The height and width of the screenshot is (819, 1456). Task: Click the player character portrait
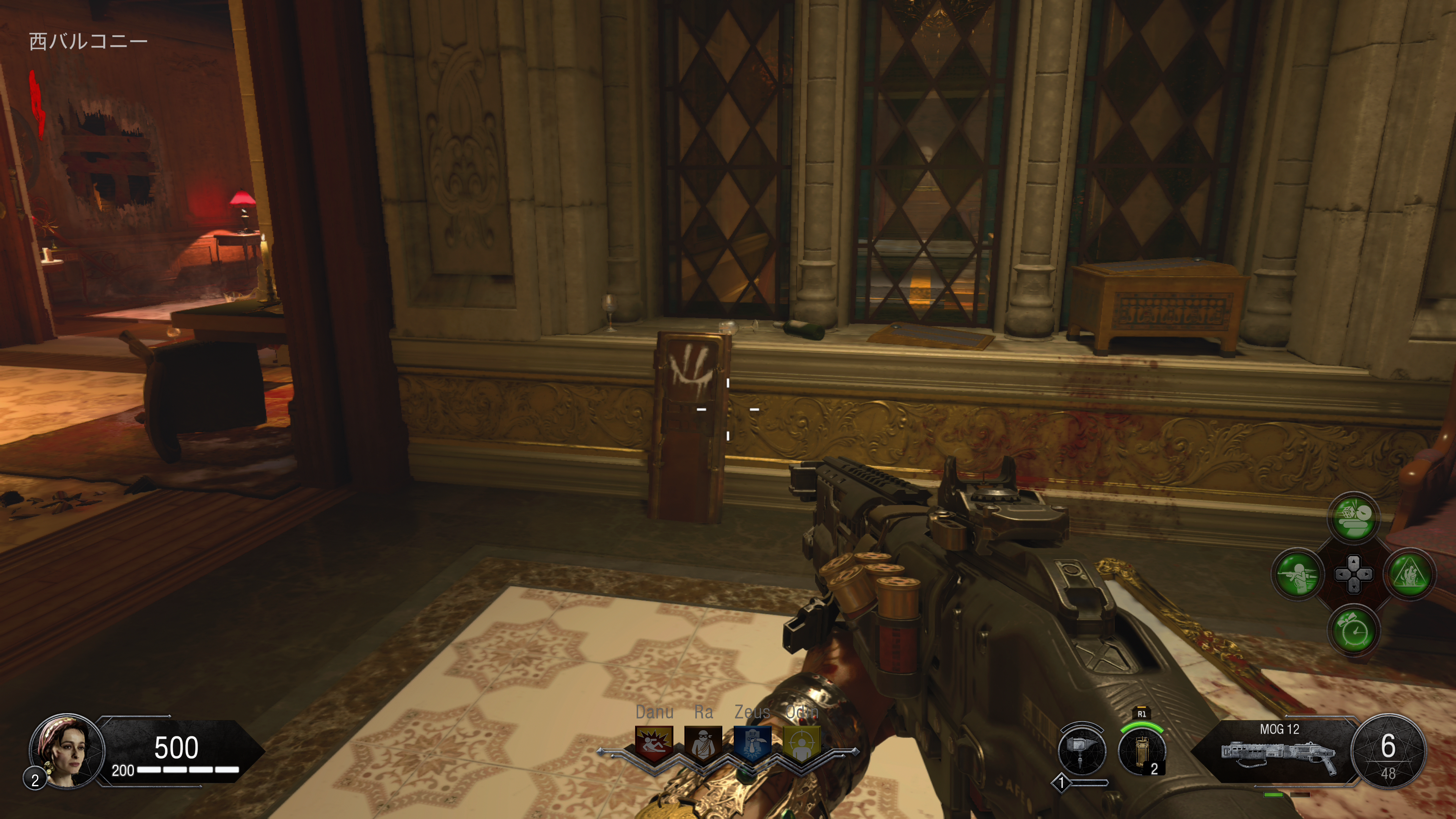tap(67, 751)
